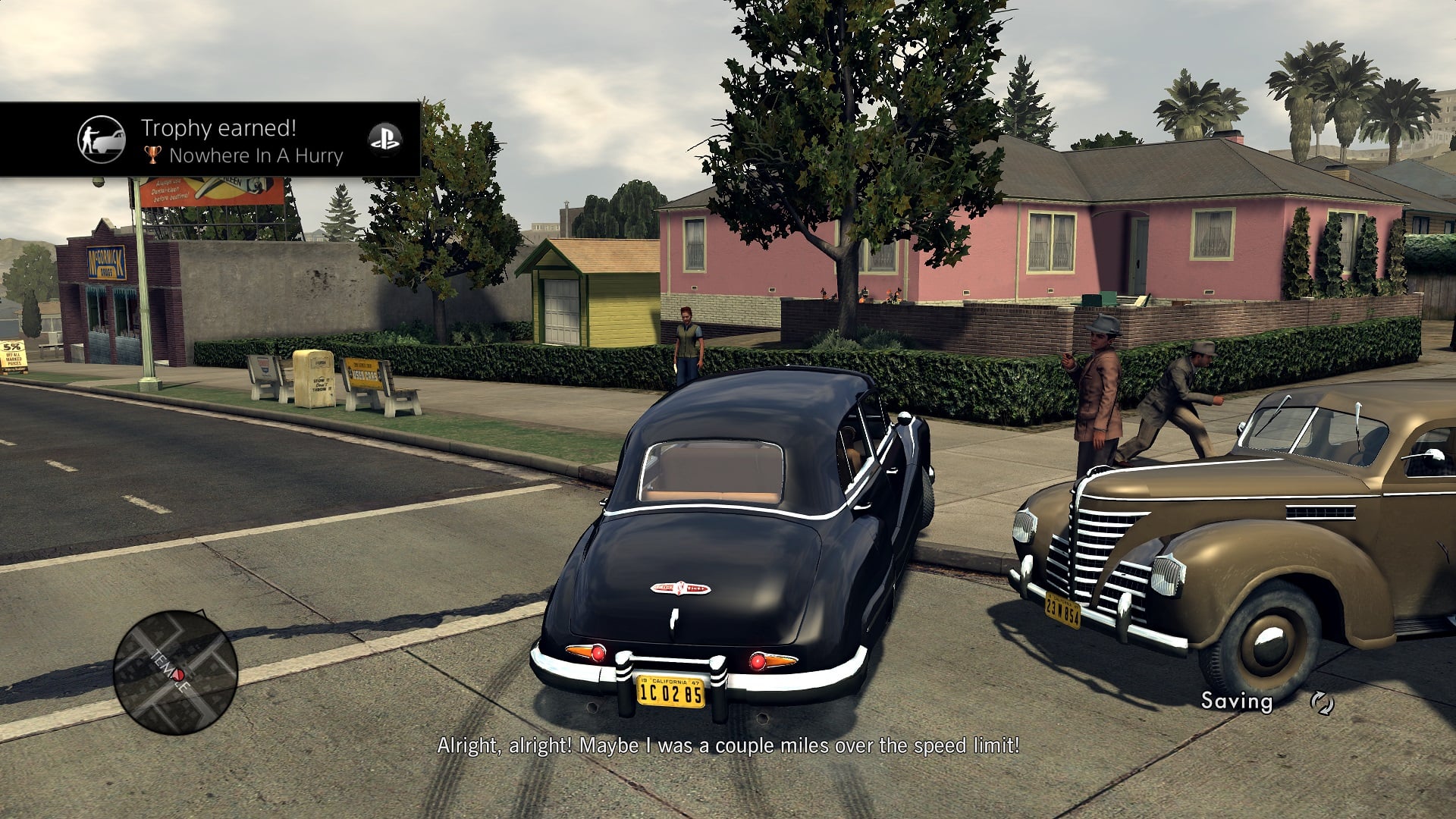Click the PlayStation logo on the notification
This screenshot has height=819, width=1456.
384,140
